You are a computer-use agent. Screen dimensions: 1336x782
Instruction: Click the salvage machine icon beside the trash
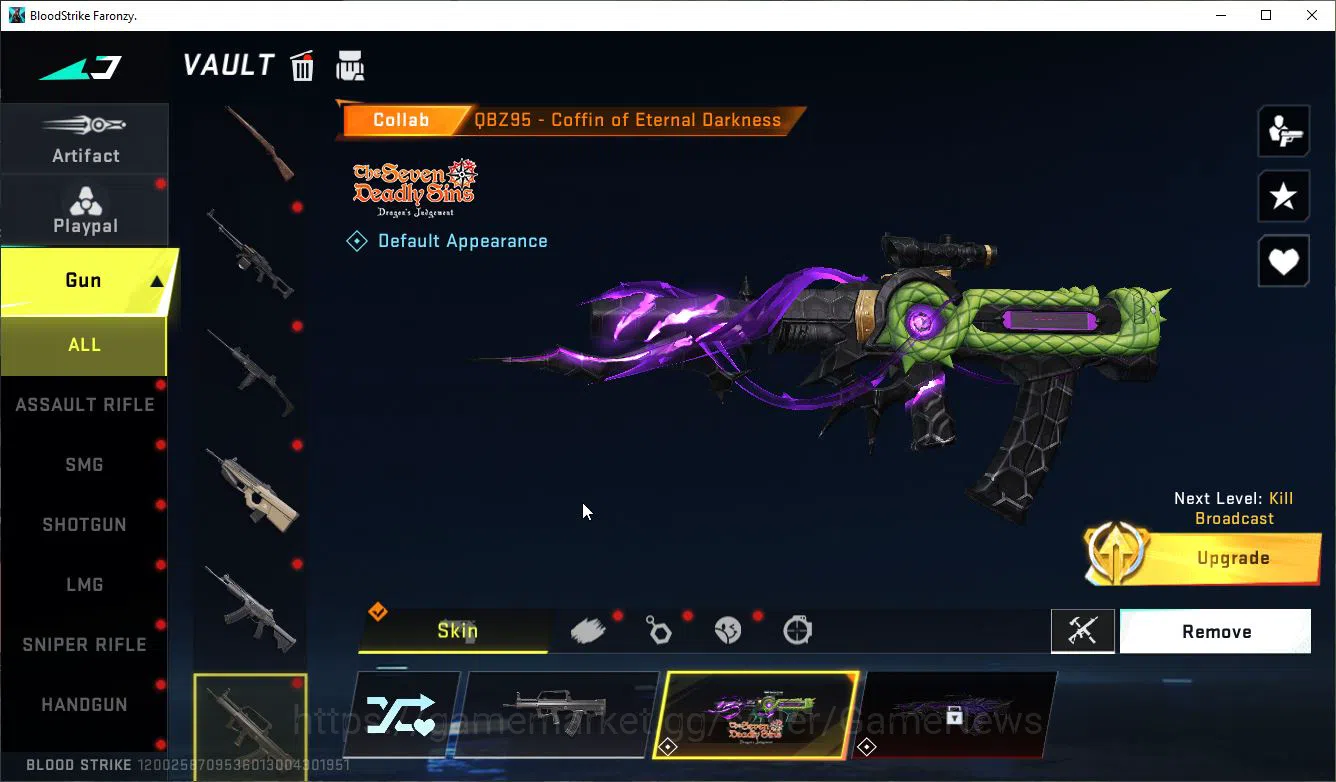tap(349, 64)
